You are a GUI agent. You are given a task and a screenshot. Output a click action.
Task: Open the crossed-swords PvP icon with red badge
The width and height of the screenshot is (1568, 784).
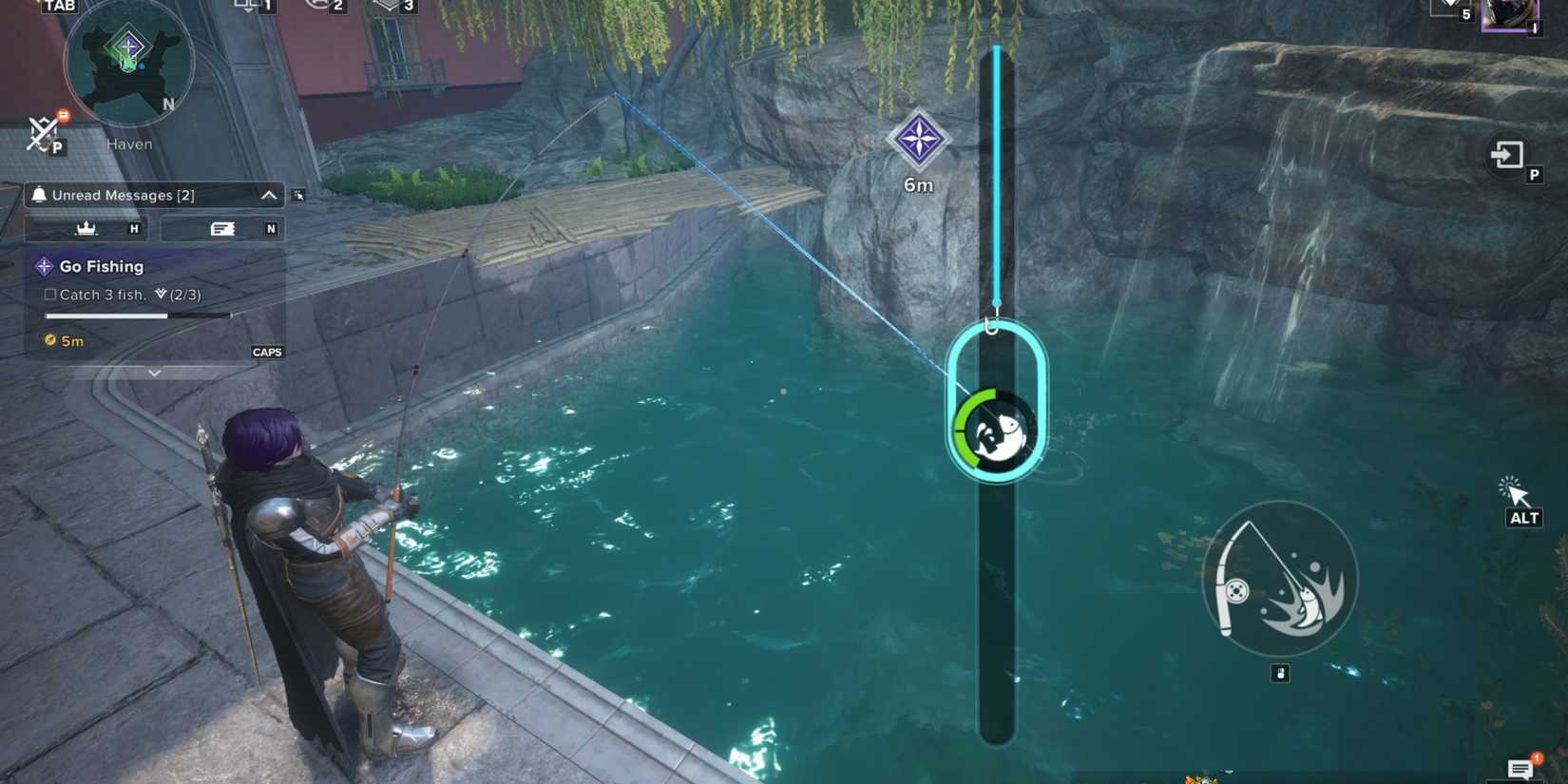point(43,133)
